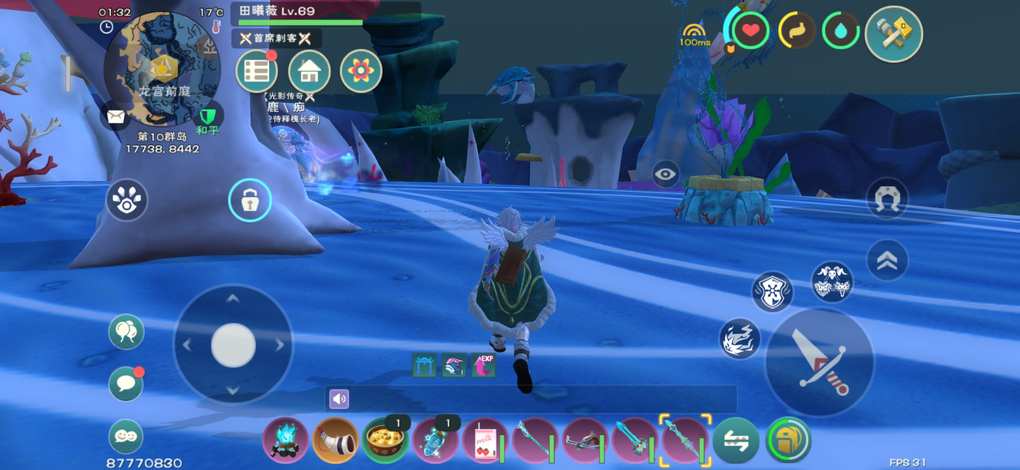Use the soup bowl food slot
This screenshot has width=1020, height=470.
[384, 439]
